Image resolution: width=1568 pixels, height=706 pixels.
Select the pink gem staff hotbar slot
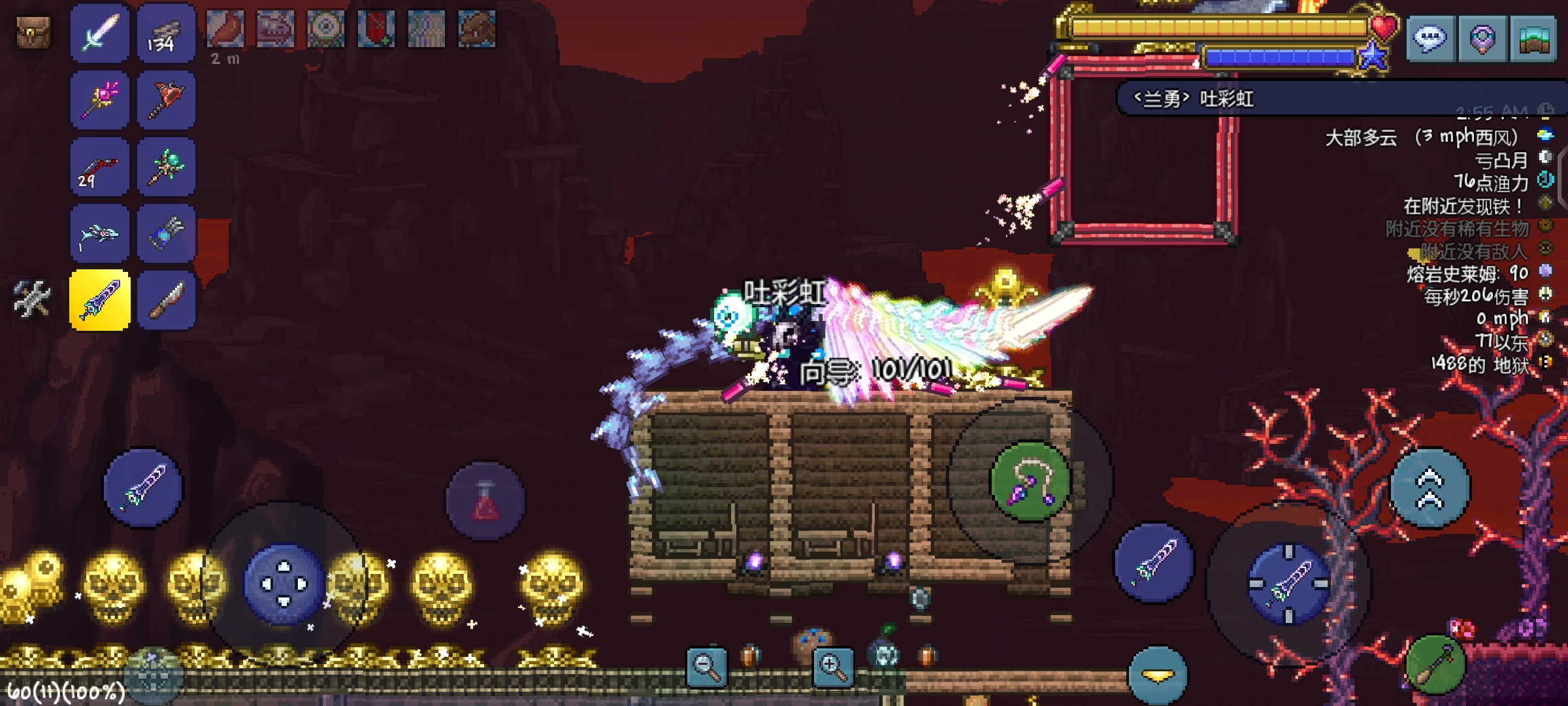[x=100, y=100]
